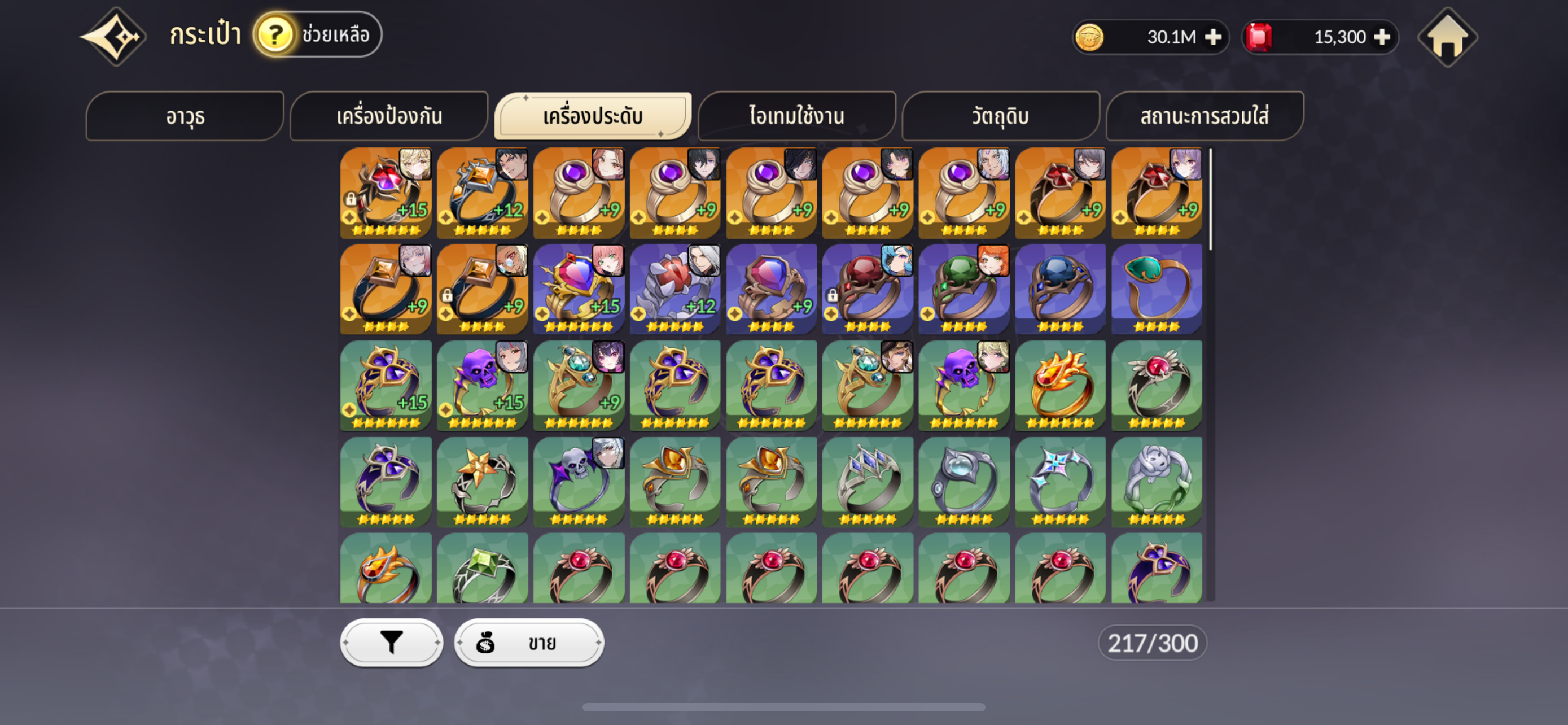Switch to the เครื่องป้องกัน tab
Image resolution: width=1568 pixels, height=725 pixels.
(389, 116)
